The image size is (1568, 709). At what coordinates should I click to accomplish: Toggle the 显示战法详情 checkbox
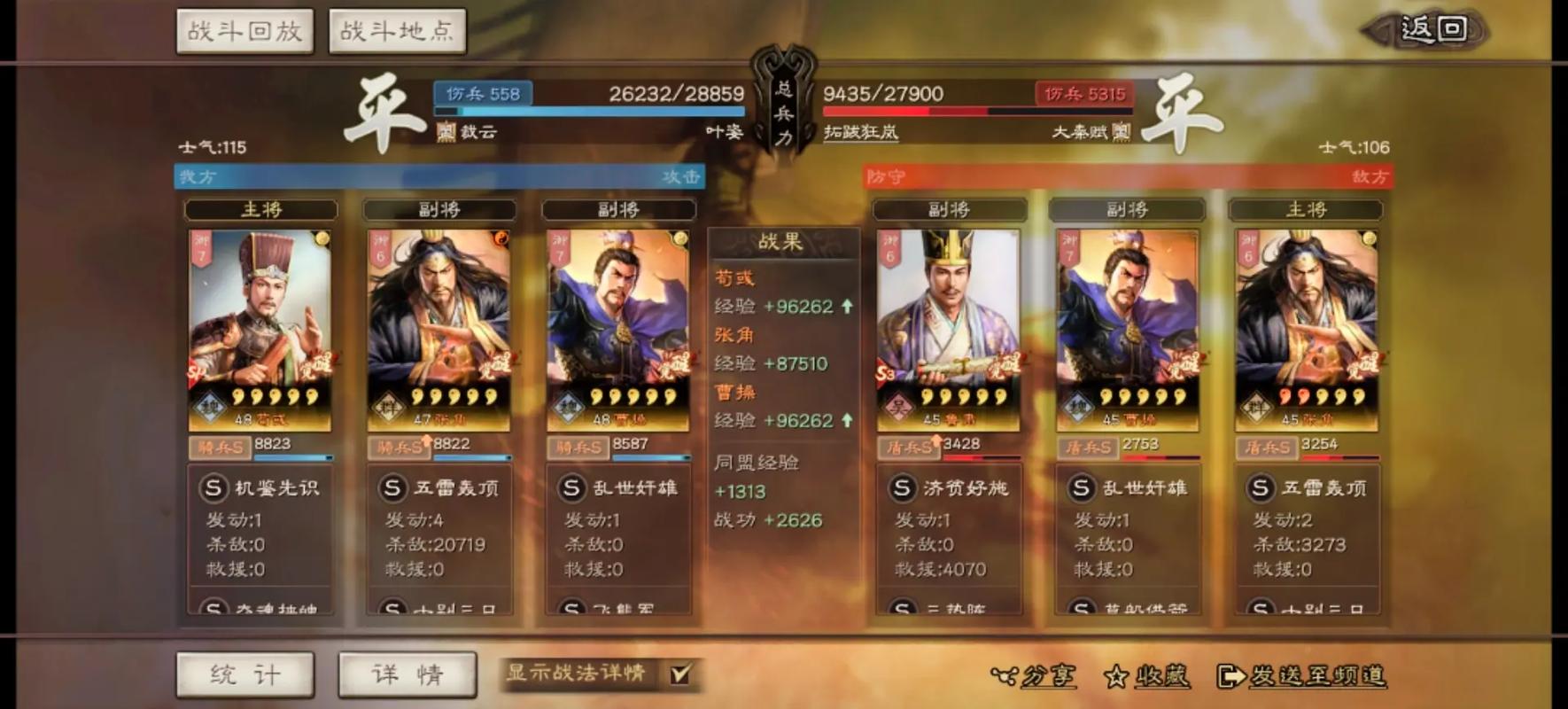click(679, 674)
